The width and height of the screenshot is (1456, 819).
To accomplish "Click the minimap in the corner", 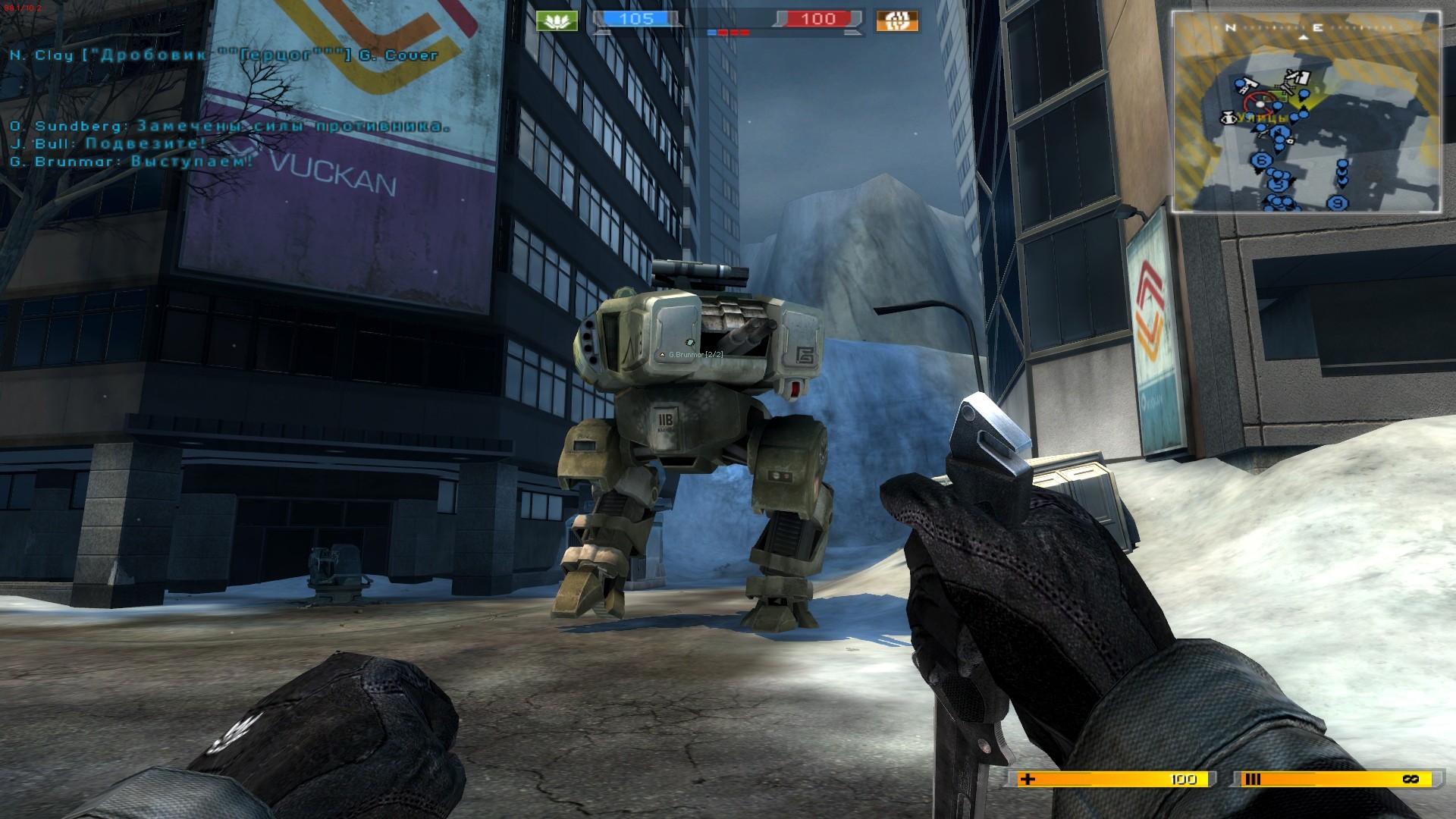I will (x=1306, y=112).
